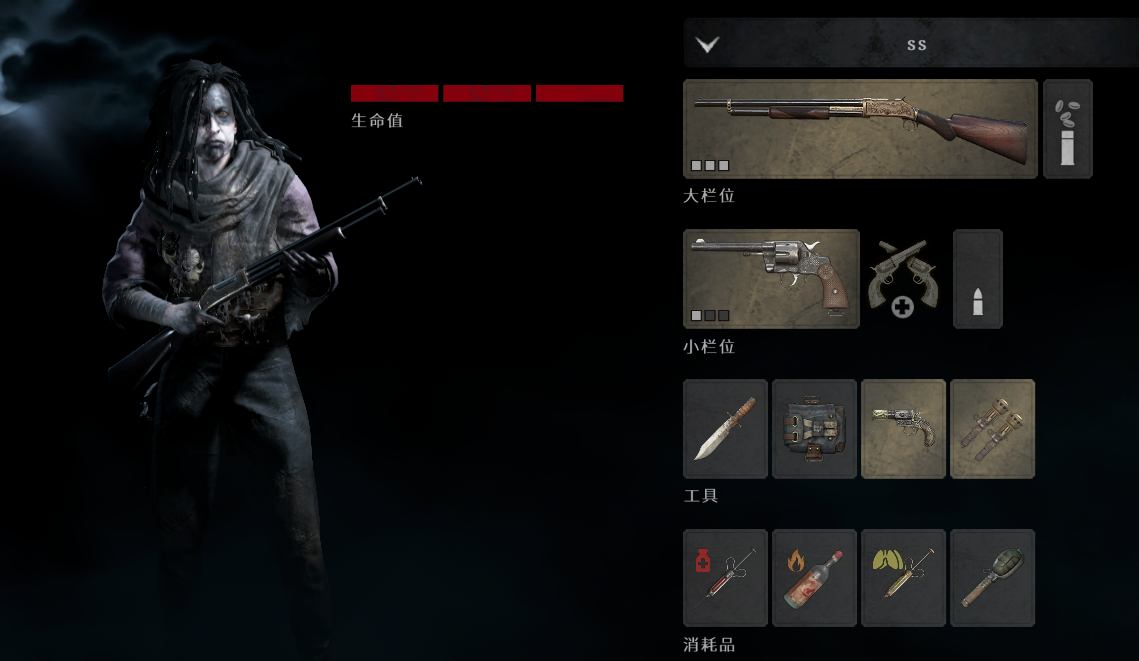
Task: Select the revolver small slot weapon
Action: (771, 279)
